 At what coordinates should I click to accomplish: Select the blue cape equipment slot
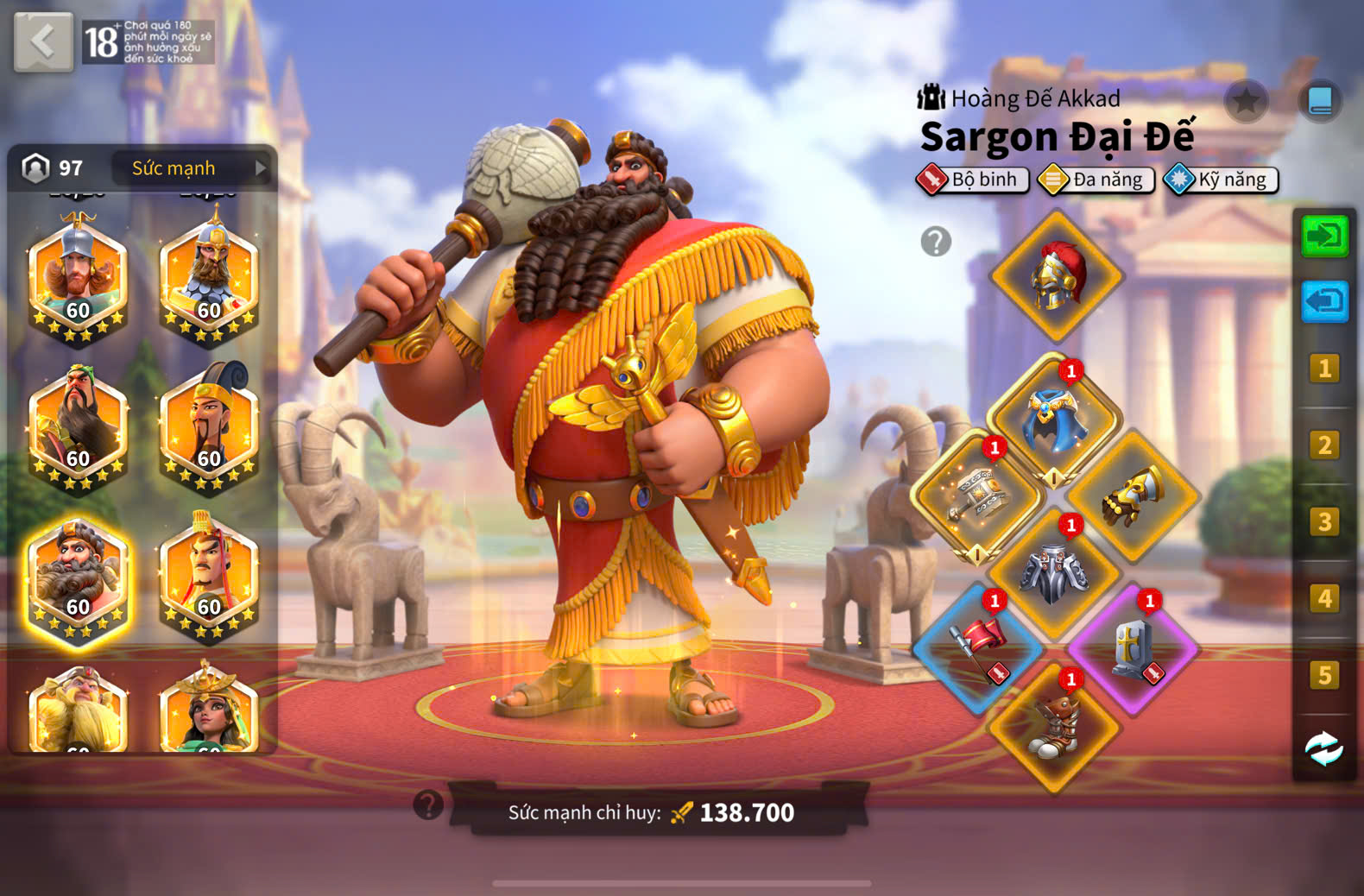(x=1054, y=420)
